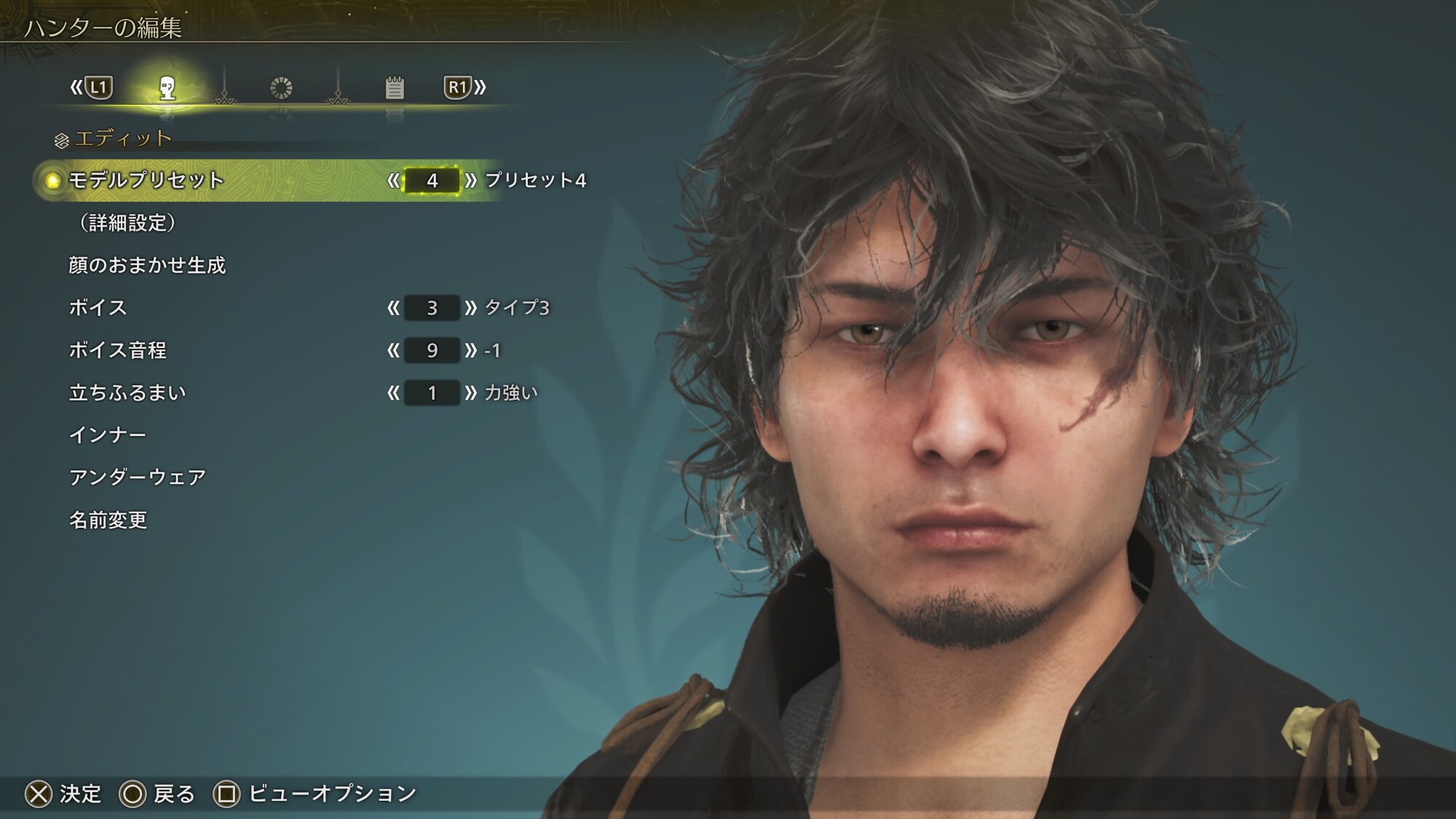Viewport: 1456px width, 819px height.
Task: Switch to the gear-shaped middle tab
Action: pos(281,88)
